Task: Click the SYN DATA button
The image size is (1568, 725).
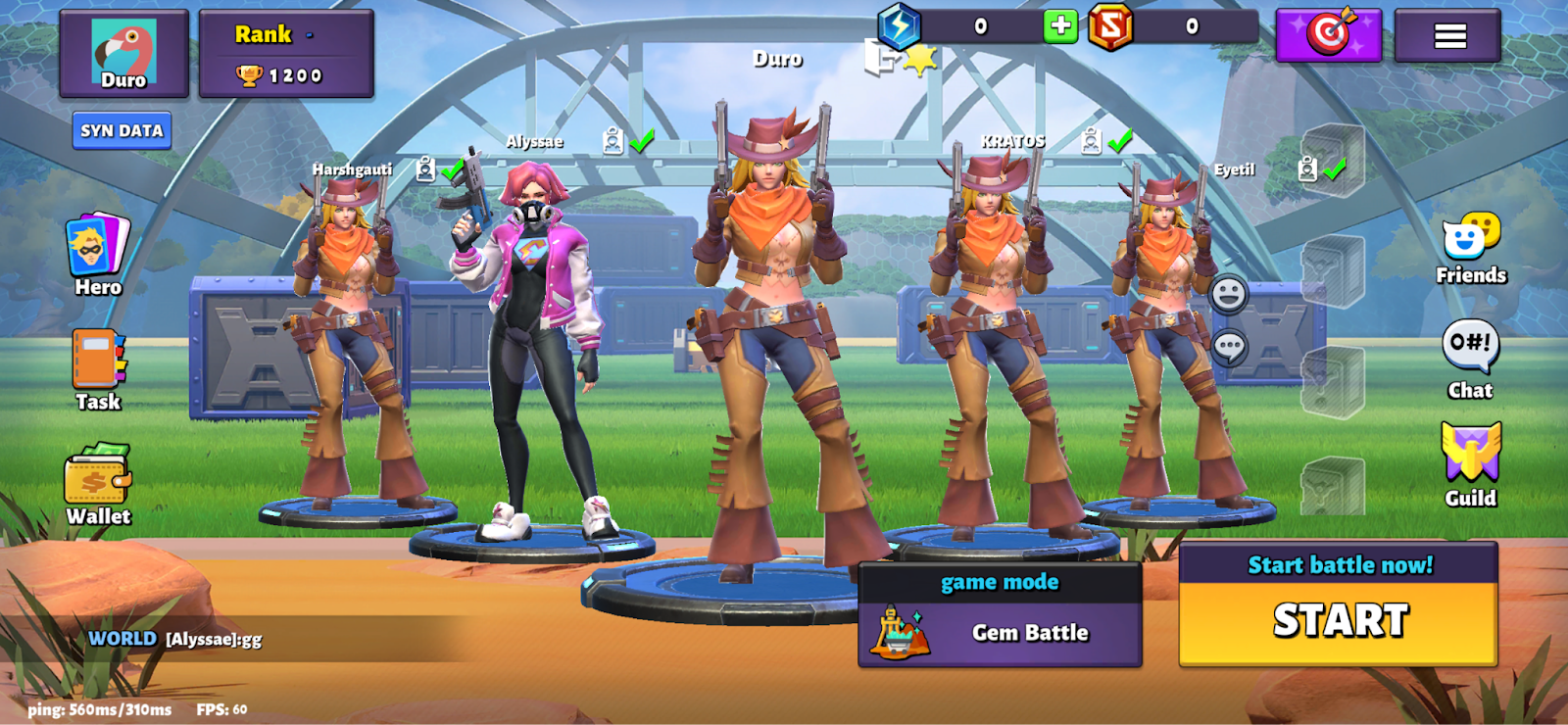Action: pyautogui.click(x=122, y=130)
